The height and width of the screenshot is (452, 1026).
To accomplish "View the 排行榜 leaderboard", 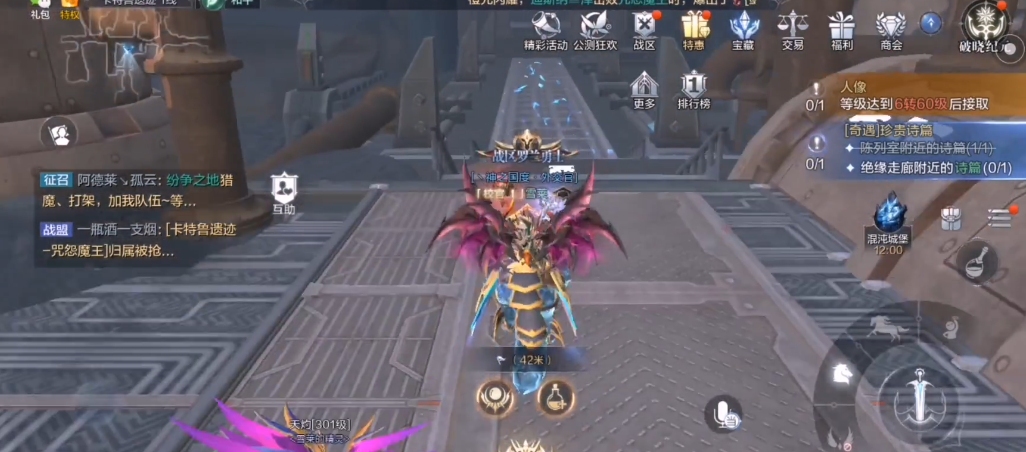I will [694, 88].
